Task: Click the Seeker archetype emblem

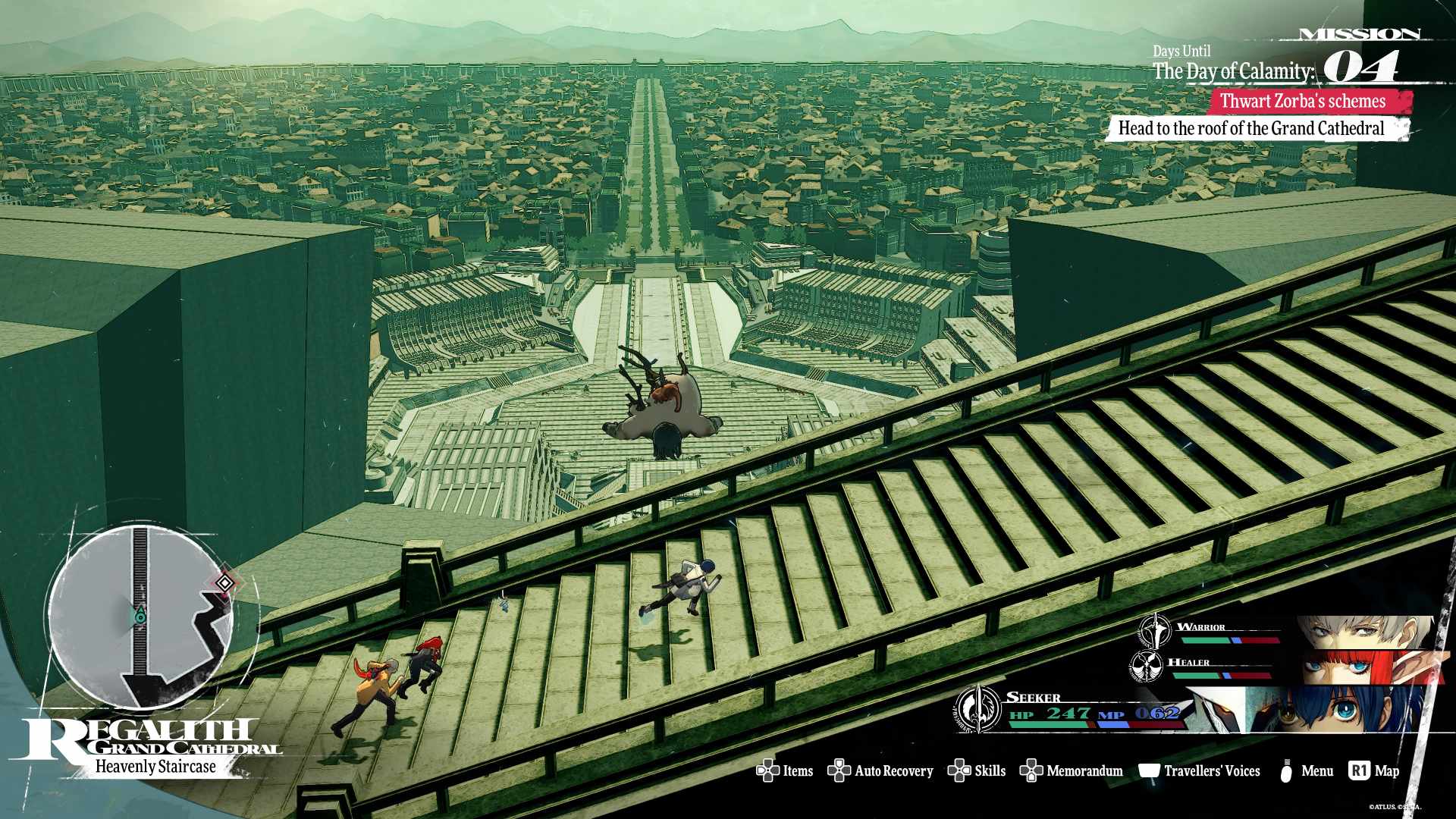Action: (x=979, y=709)
